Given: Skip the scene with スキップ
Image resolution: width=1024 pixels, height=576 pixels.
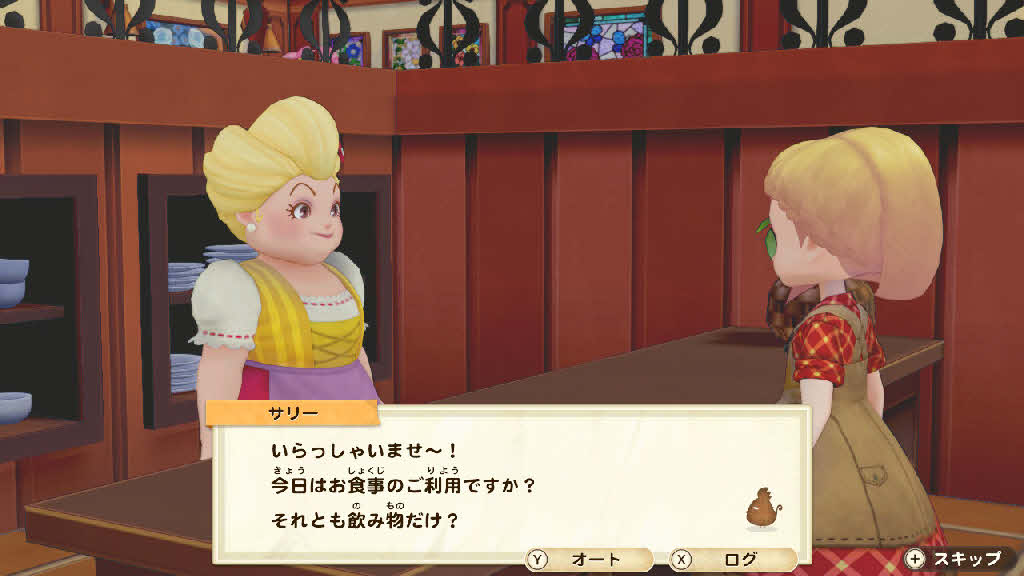Looking at the screenshot, I should 955,559.
